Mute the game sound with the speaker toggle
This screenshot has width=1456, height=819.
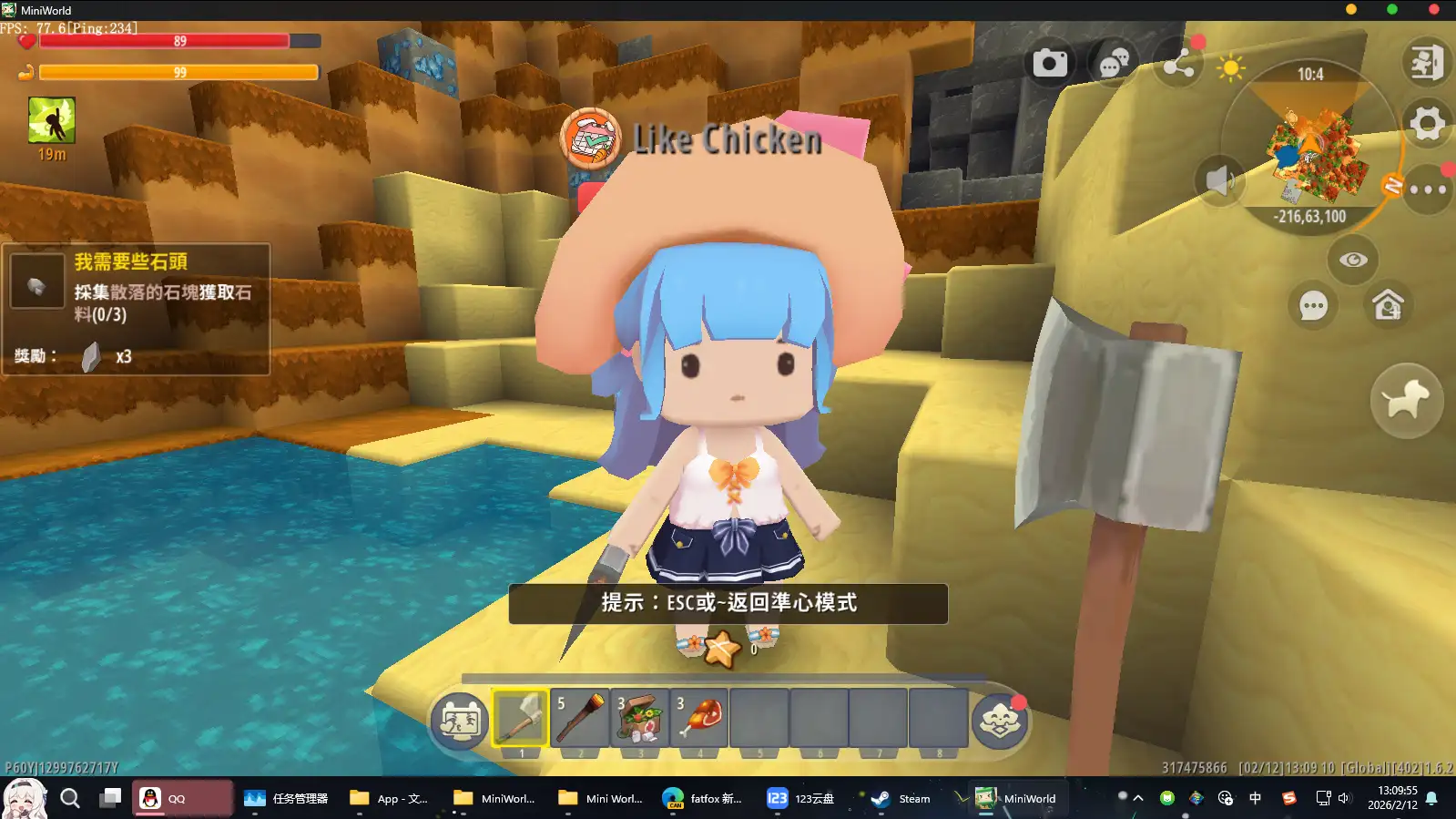click(1220, 180)
